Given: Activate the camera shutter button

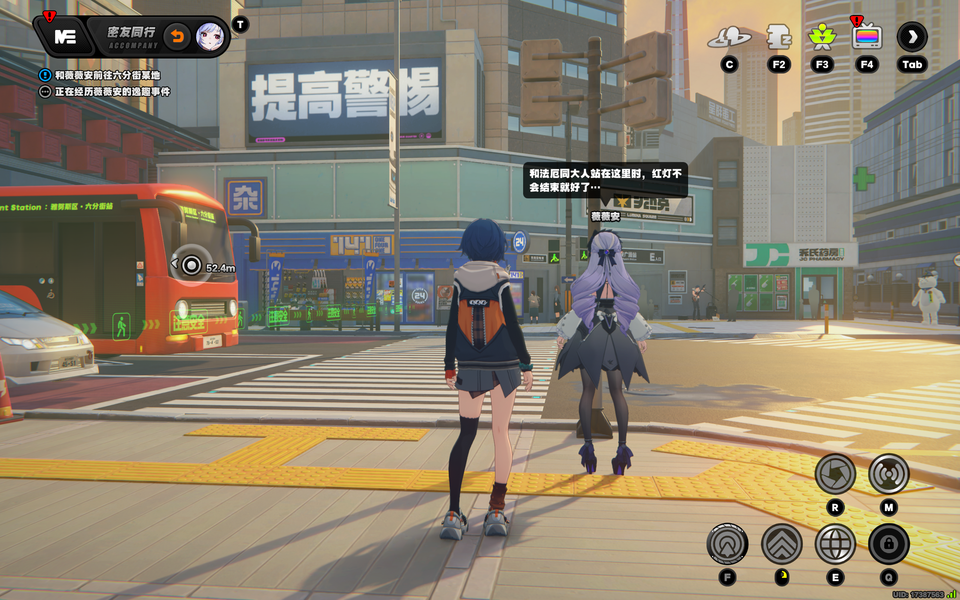Looking at the screenshot, I should coord(834,473).
